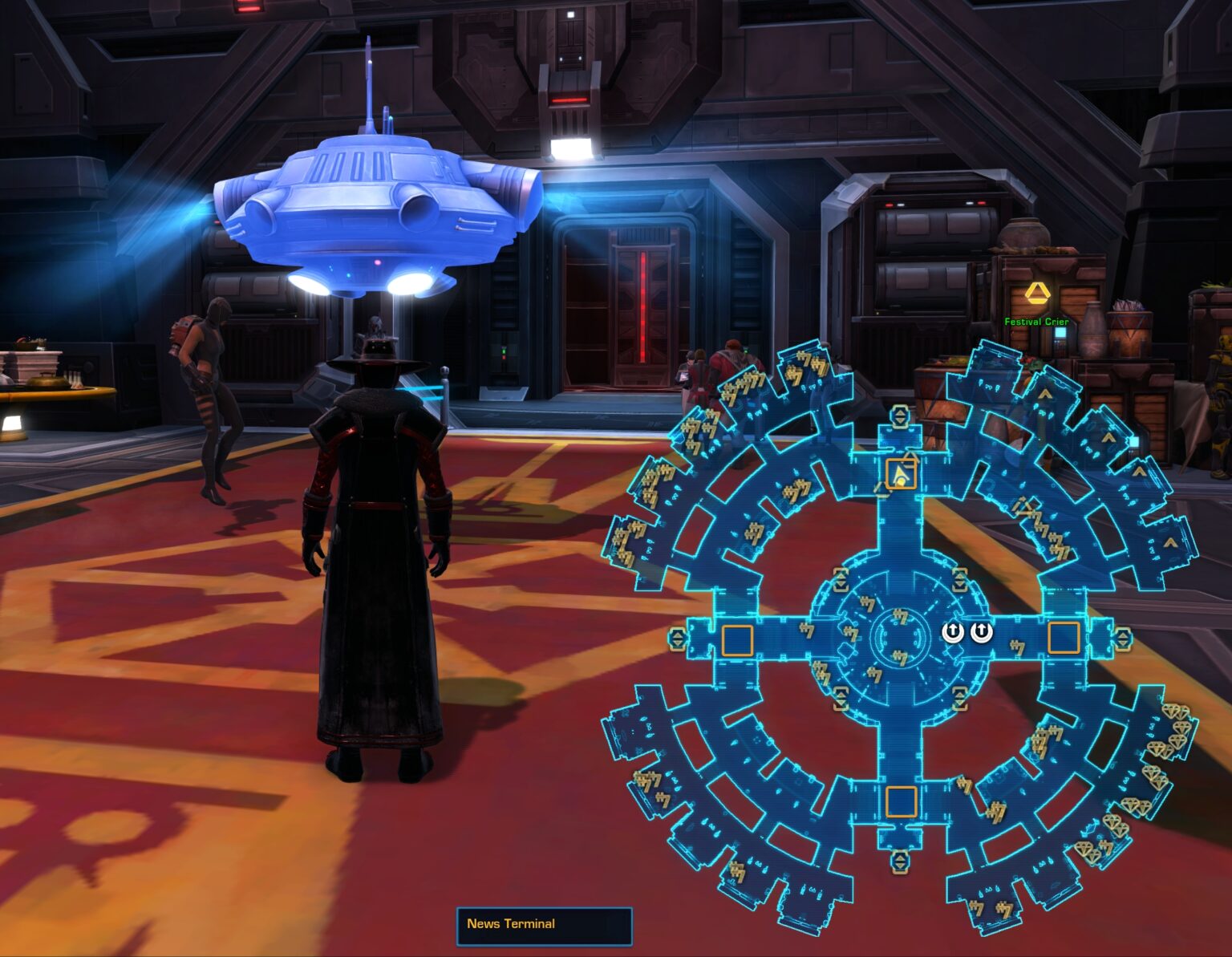This screenshot has width=1232, height=957.
Task: Select the right white up-arrow marker near map center
Action: pos(980,632)
